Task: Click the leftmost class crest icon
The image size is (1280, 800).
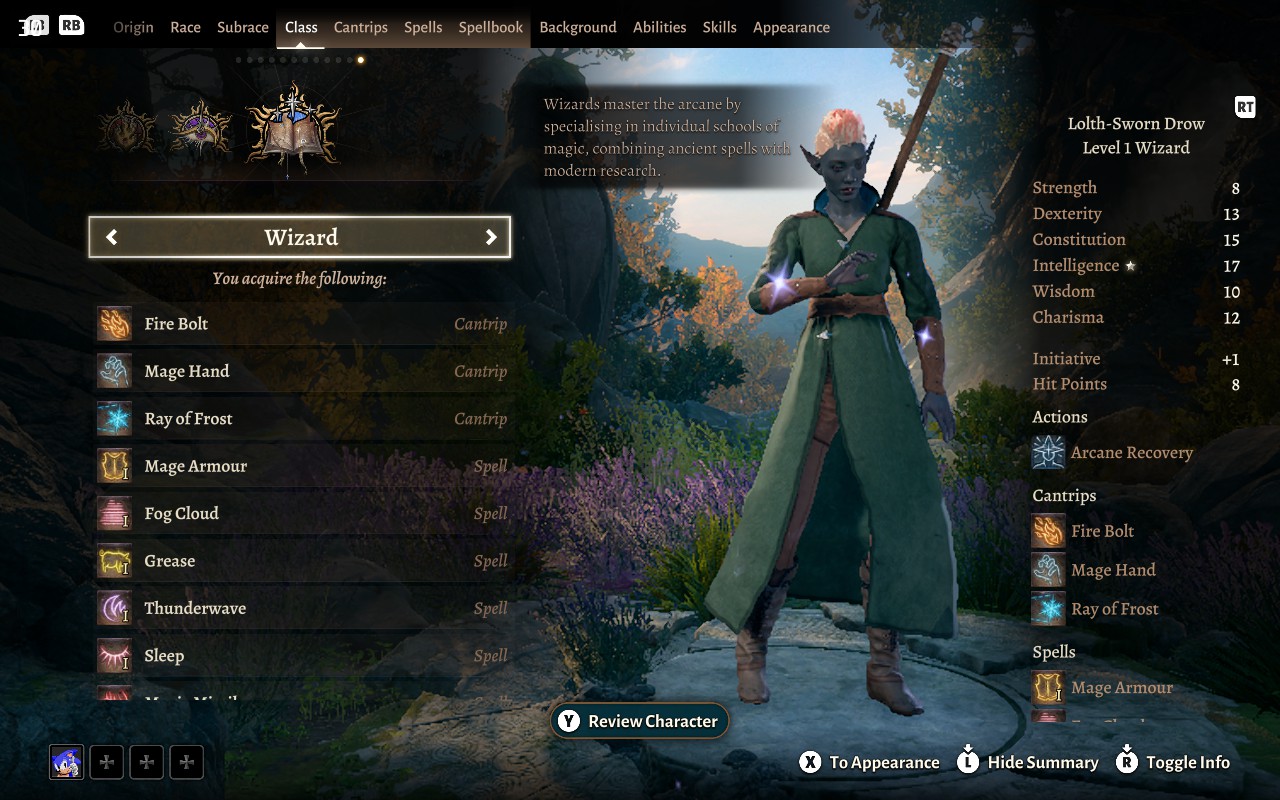Action: [x=128, y=128]
